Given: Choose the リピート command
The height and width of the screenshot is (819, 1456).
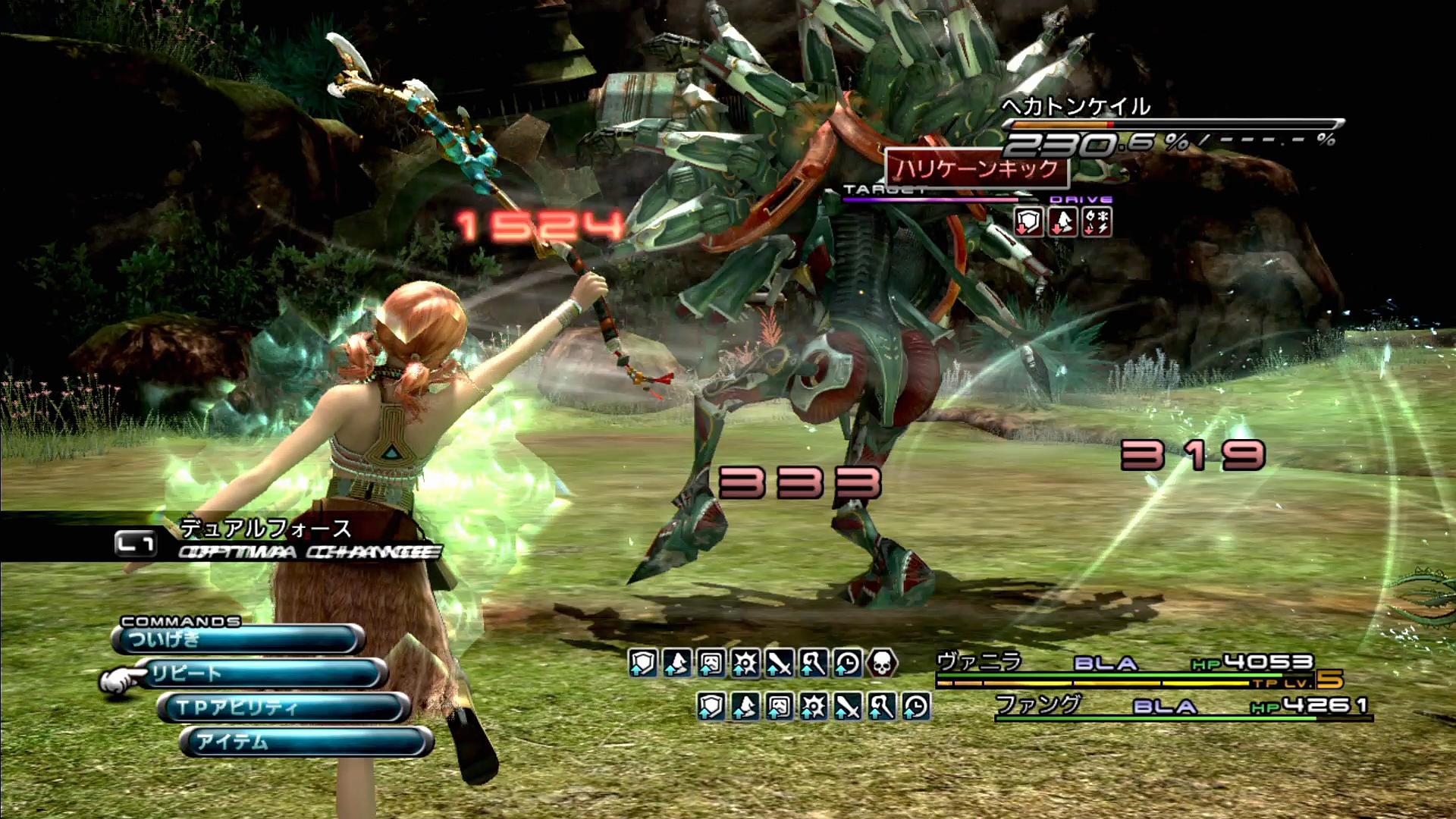Looking at the screenshot, I should [263, 673].
